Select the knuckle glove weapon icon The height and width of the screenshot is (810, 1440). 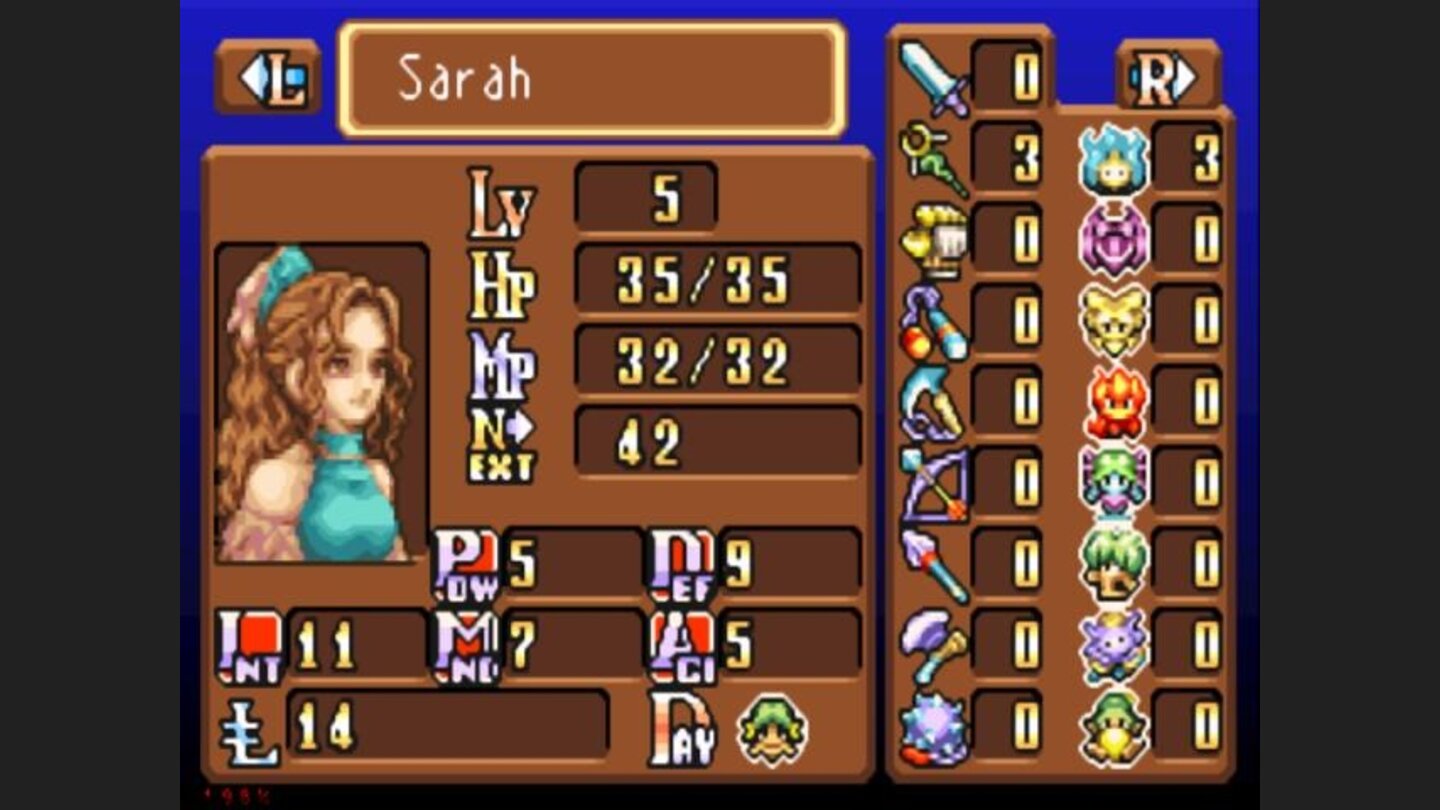point(930,235)
